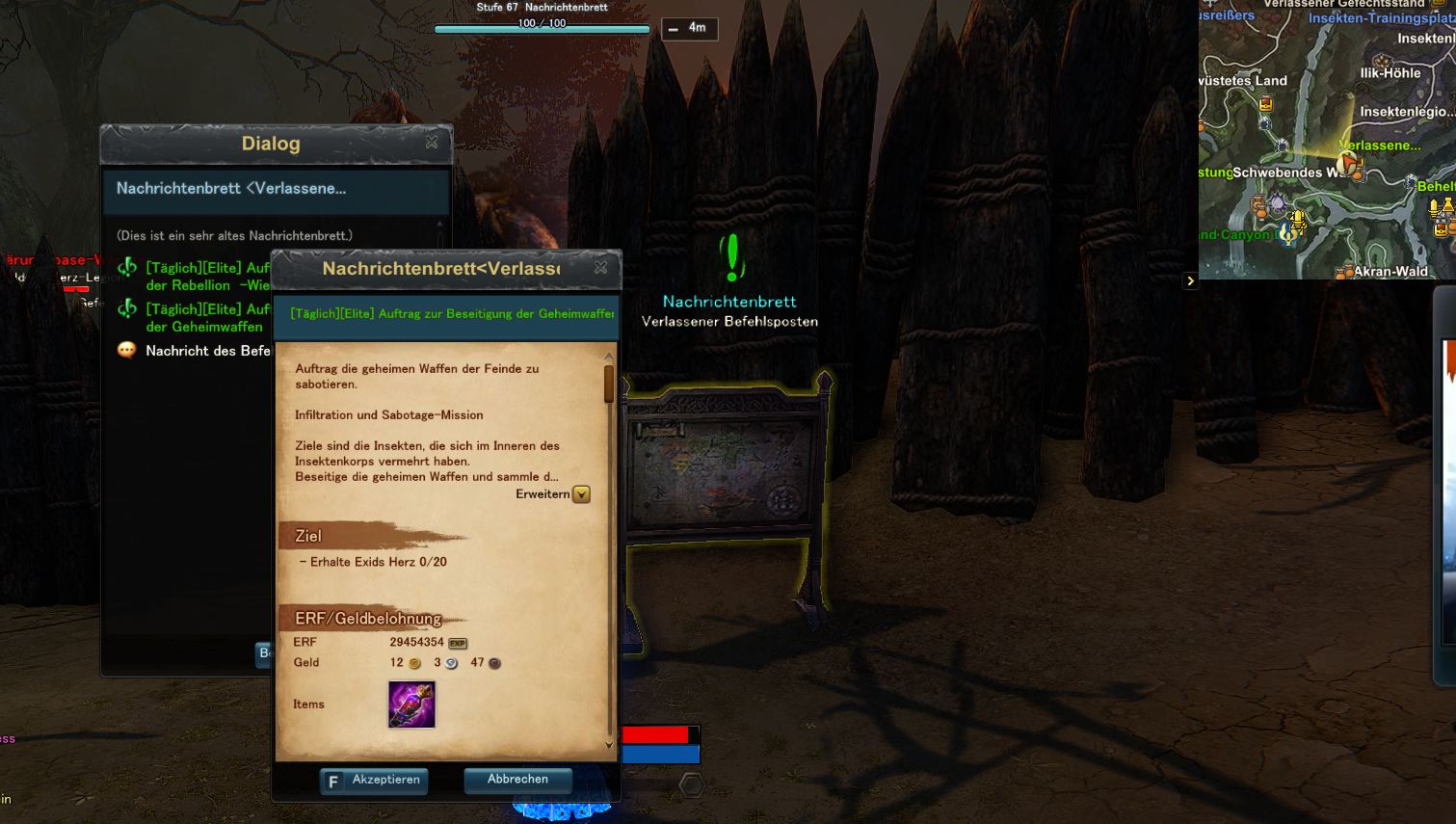Accept the quest with Akzeptieren

[374, 780]
